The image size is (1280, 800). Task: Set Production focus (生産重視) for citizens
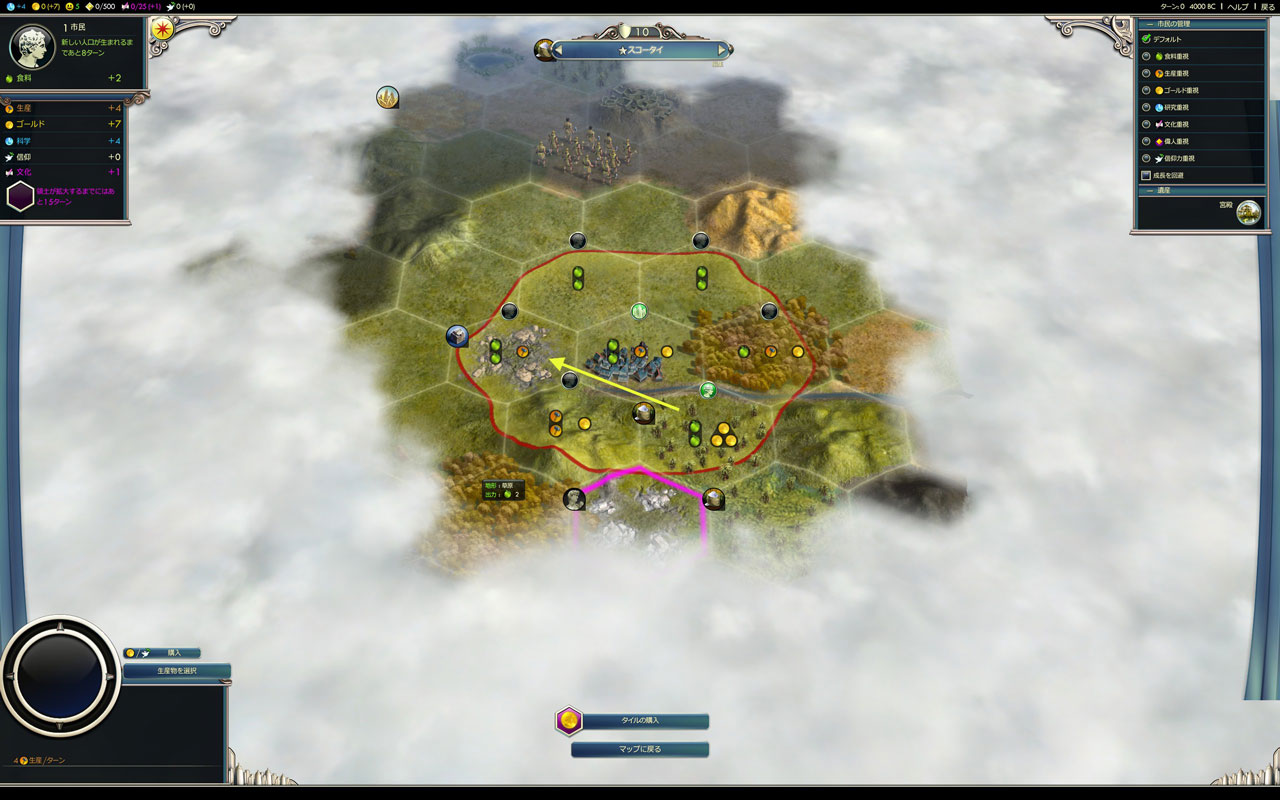click(1147, 73)
